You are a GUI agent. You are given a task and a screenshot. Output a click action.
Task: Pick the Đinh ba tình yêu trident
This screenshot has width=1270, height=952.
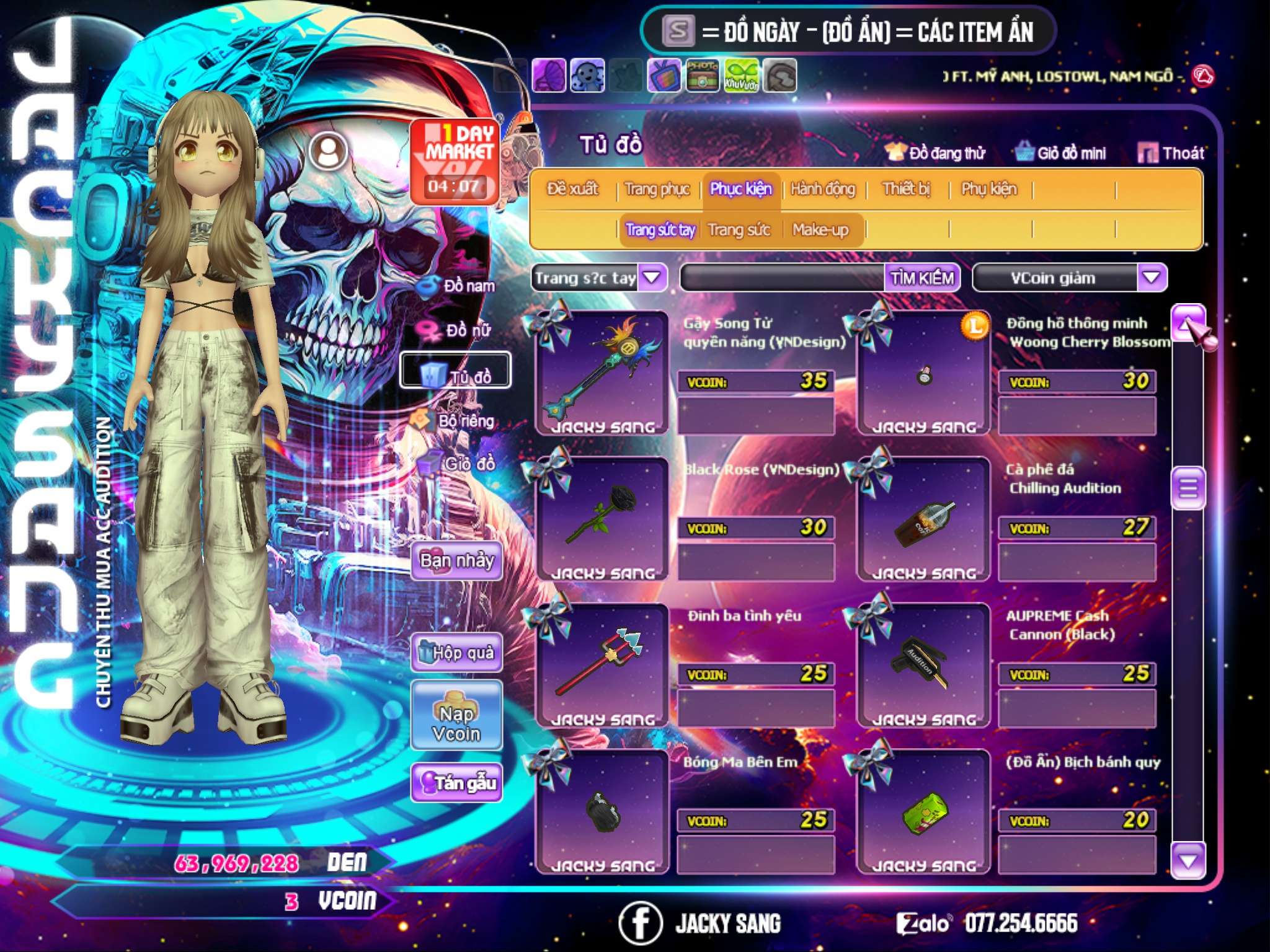click(602, 664)
